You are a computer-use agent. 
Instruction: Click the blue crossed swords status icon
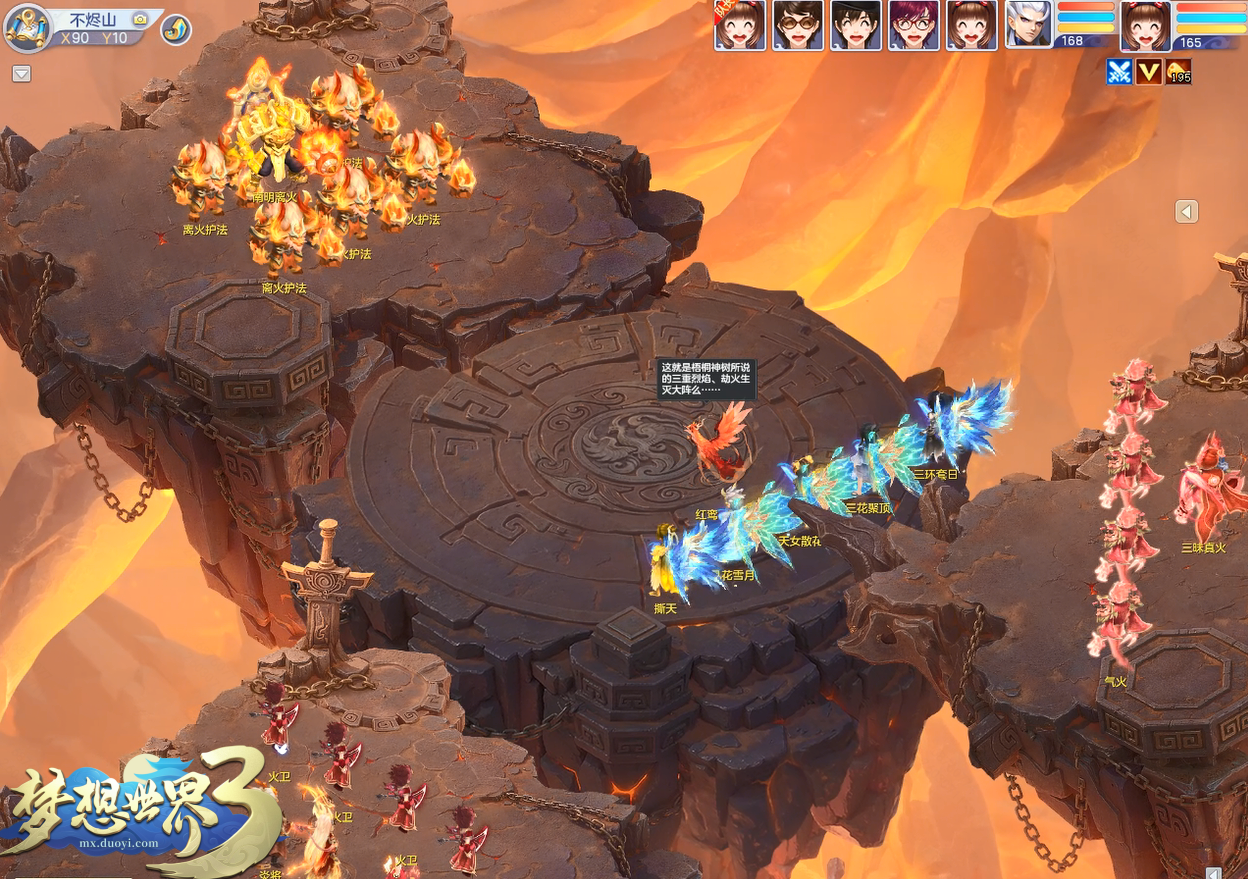click(1119, 72)
